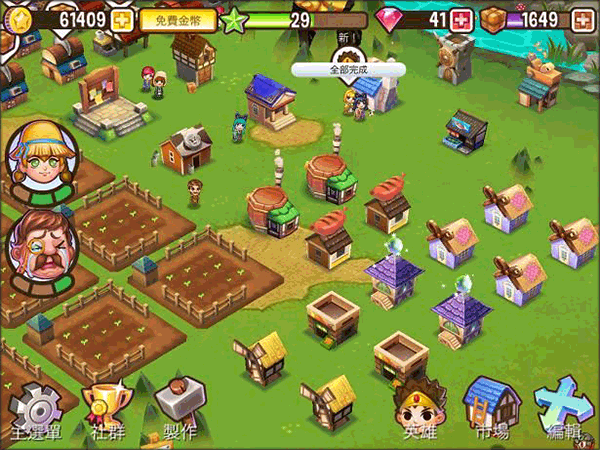The height and width of the screenshot is (450, 600).
Task: Add crates with the plus beside 1649
Action: (x=581, y=19)
